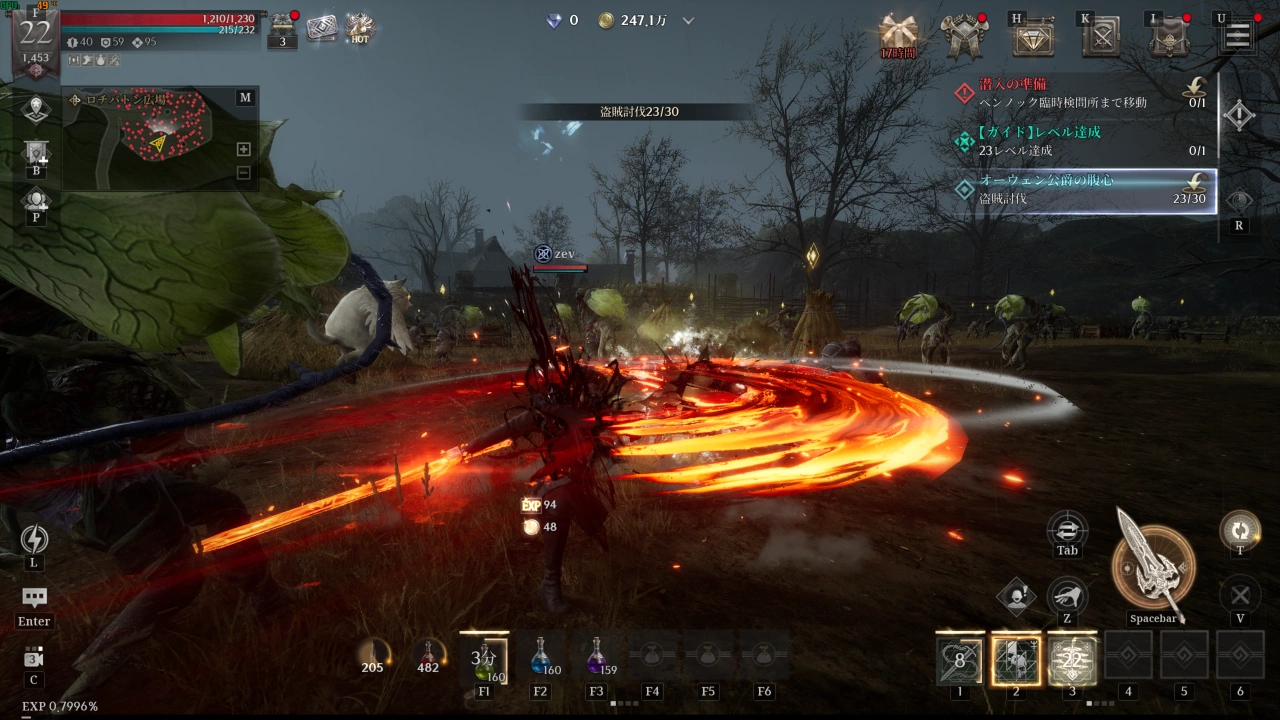
Task: Open the armor equipment icon
Action: pos(964,35)
